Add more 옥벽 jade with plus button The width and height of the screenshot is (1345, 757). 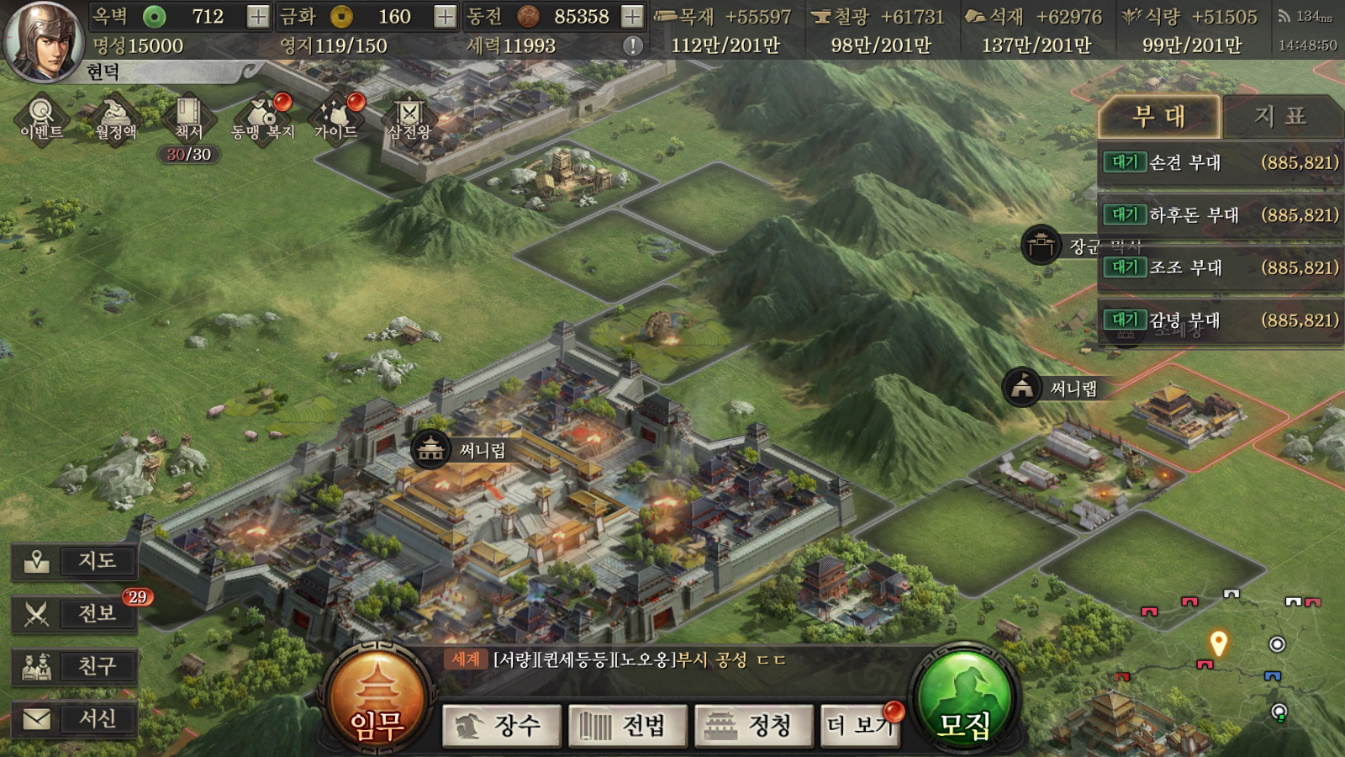pos(258,16)
